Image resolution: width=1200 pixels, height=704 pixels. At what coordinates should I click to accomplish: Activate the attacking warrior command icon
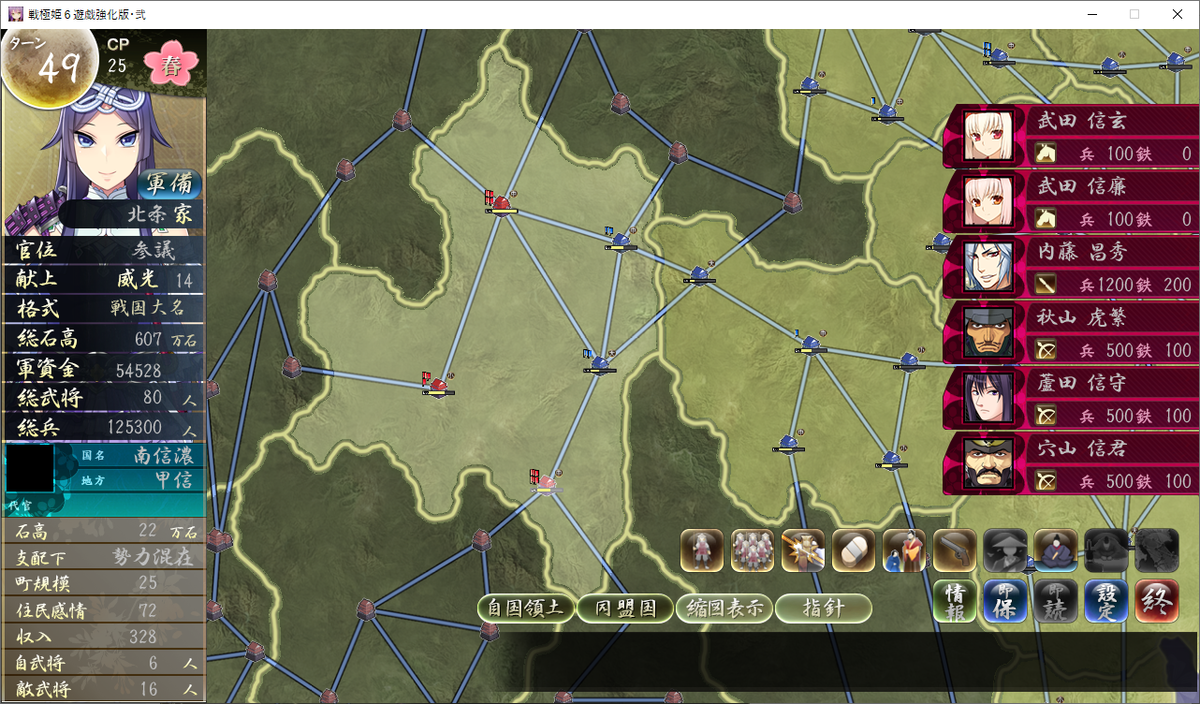803,550
